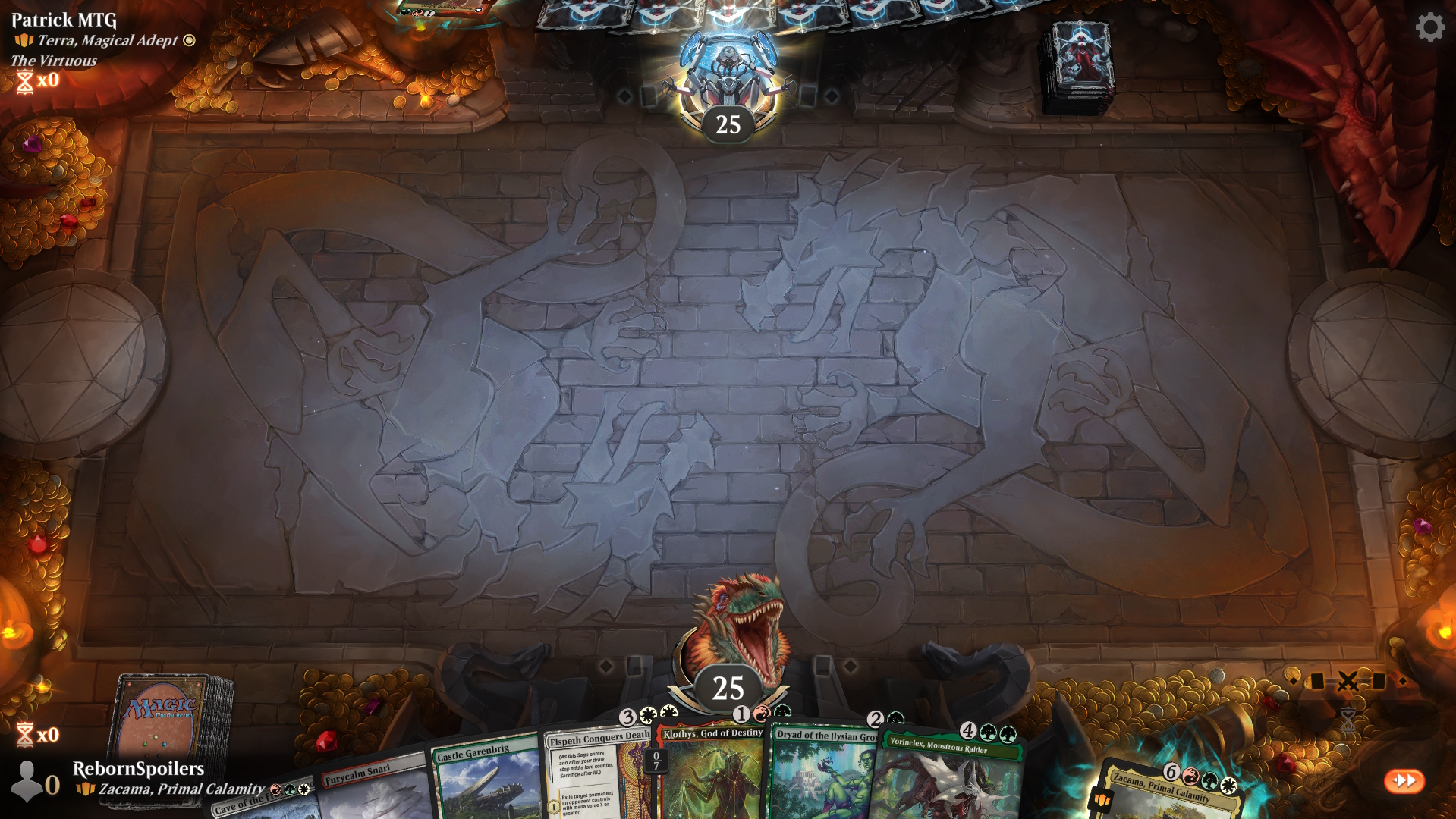Screen dimensions: 1456x819
Task: Click the Zacama, Primal Calamity commander card
Action: coord(1168,792)
